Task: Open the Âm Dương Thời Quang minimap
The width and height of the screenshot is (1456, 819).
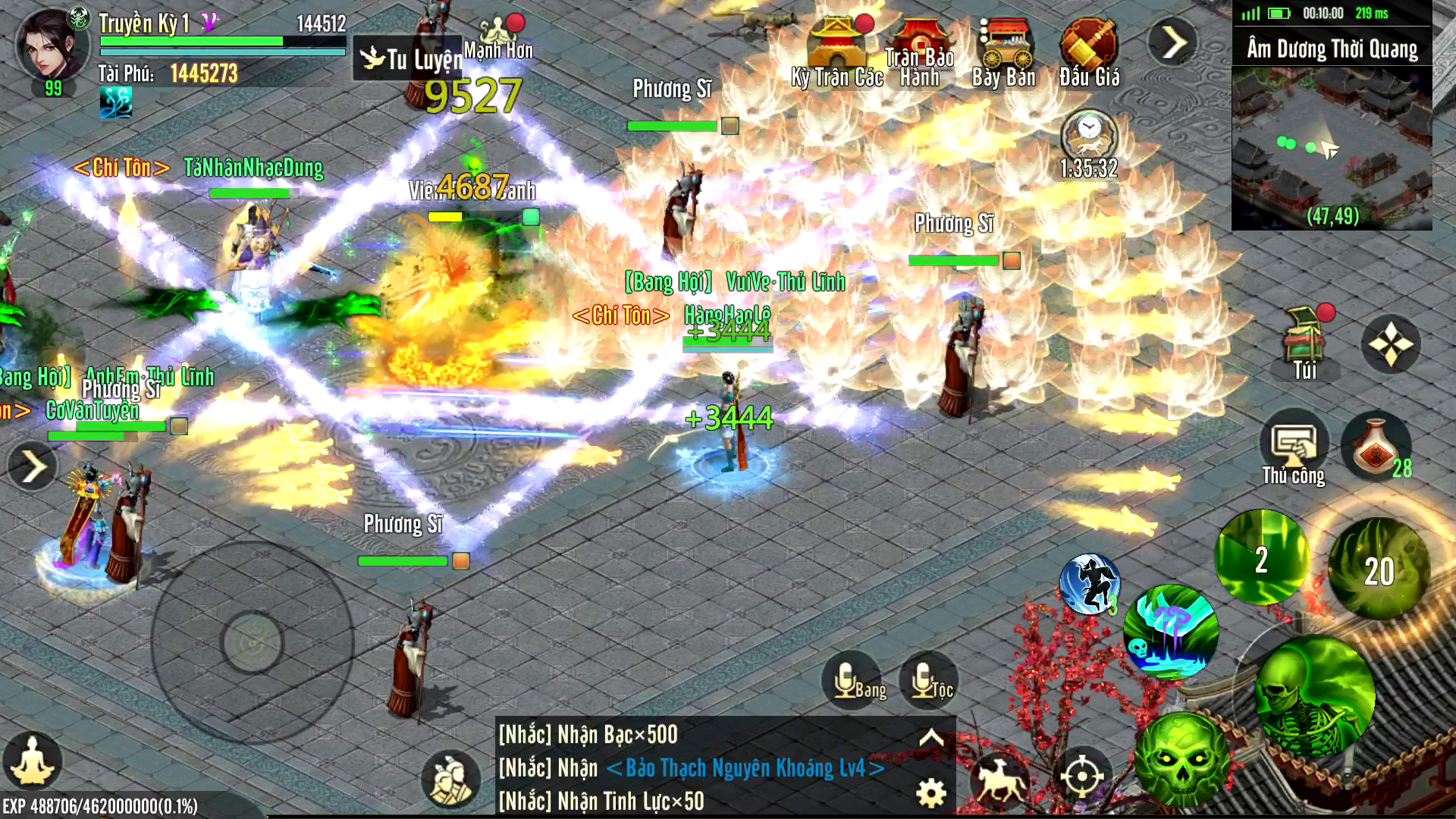Action: coord(1332,144)
